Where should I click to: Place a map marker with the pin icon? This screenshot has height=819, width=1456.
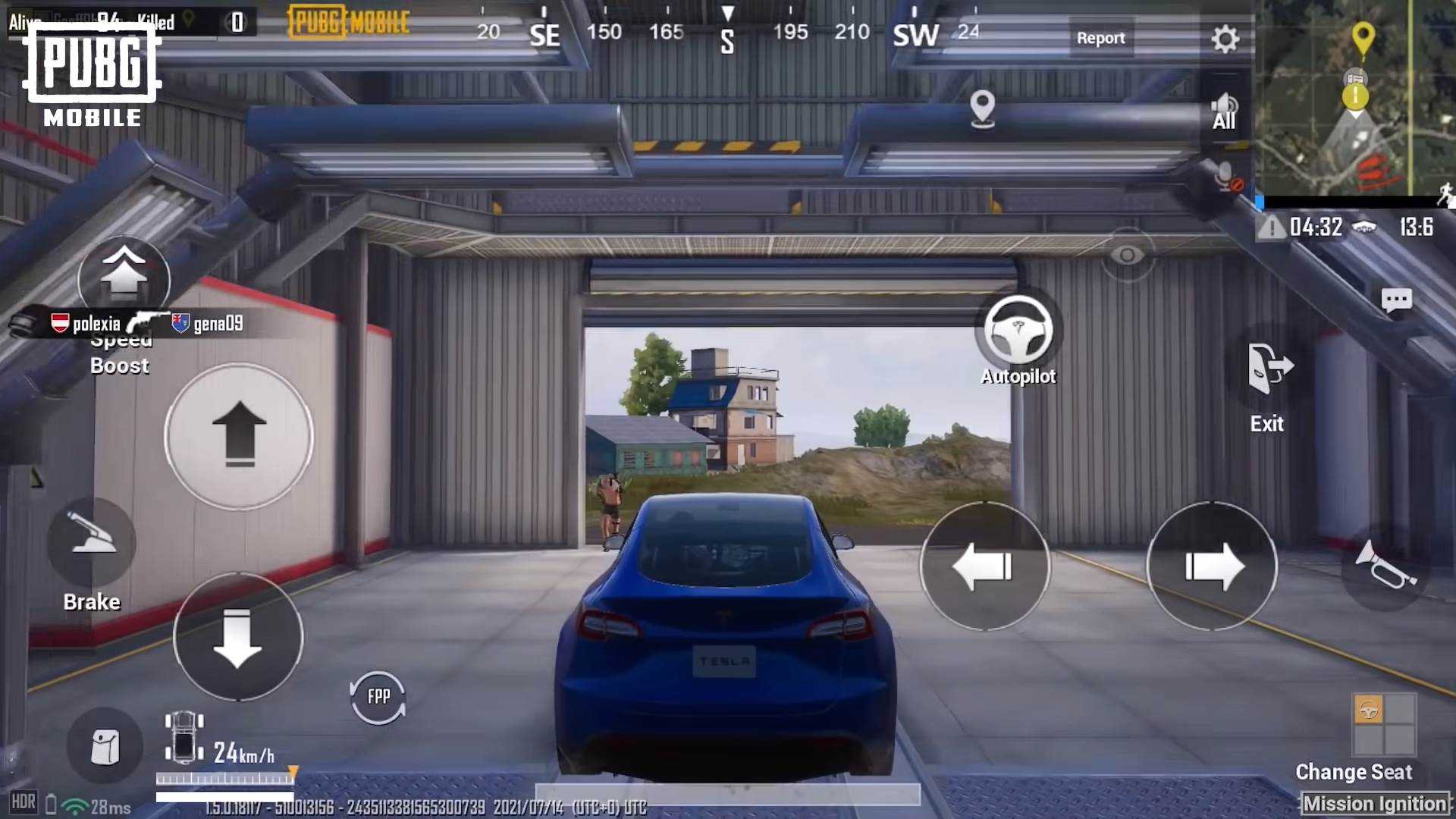pos(982,108)
